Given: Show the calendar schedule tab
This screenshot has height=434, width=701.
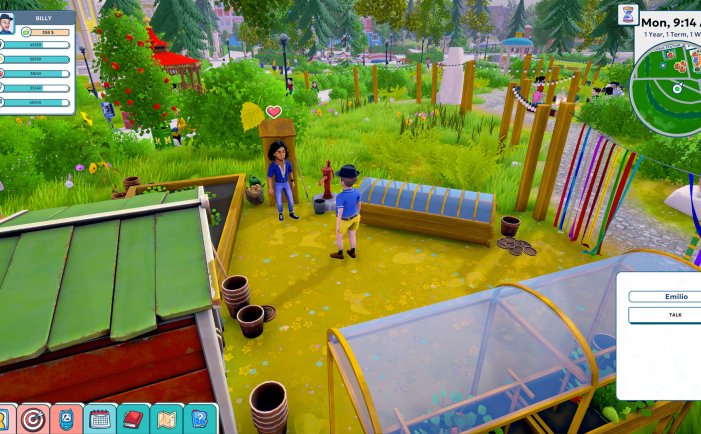Looking at the screenshot, I should [100, 419].
